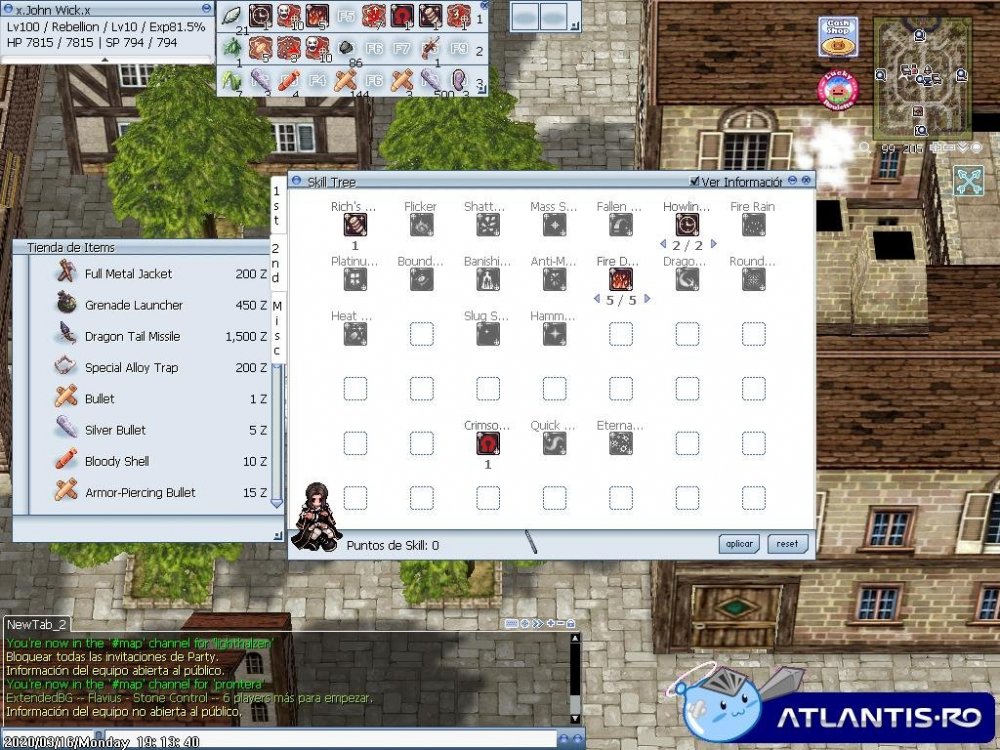This screenshot has width=1000, height=750.
Task: Pick Silver Bullet in the shop list
Action: click(x=115, y=430)
